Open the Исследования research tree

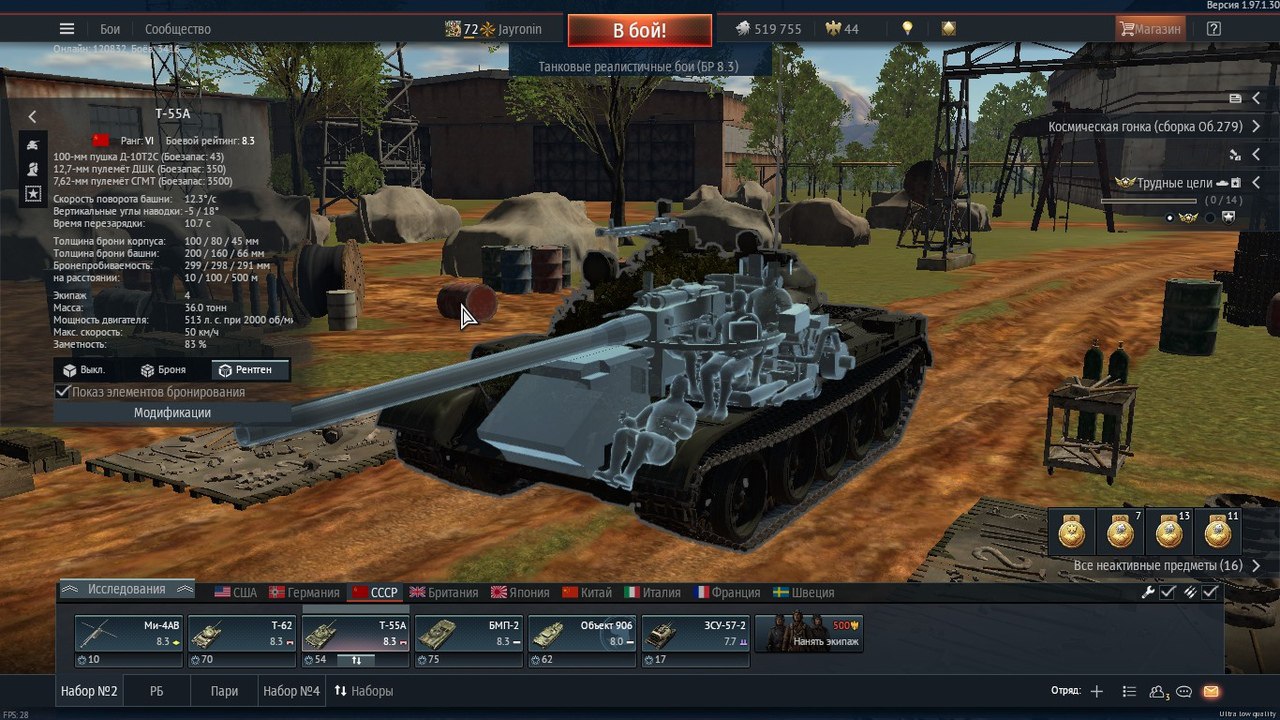[x=127, y=590]
